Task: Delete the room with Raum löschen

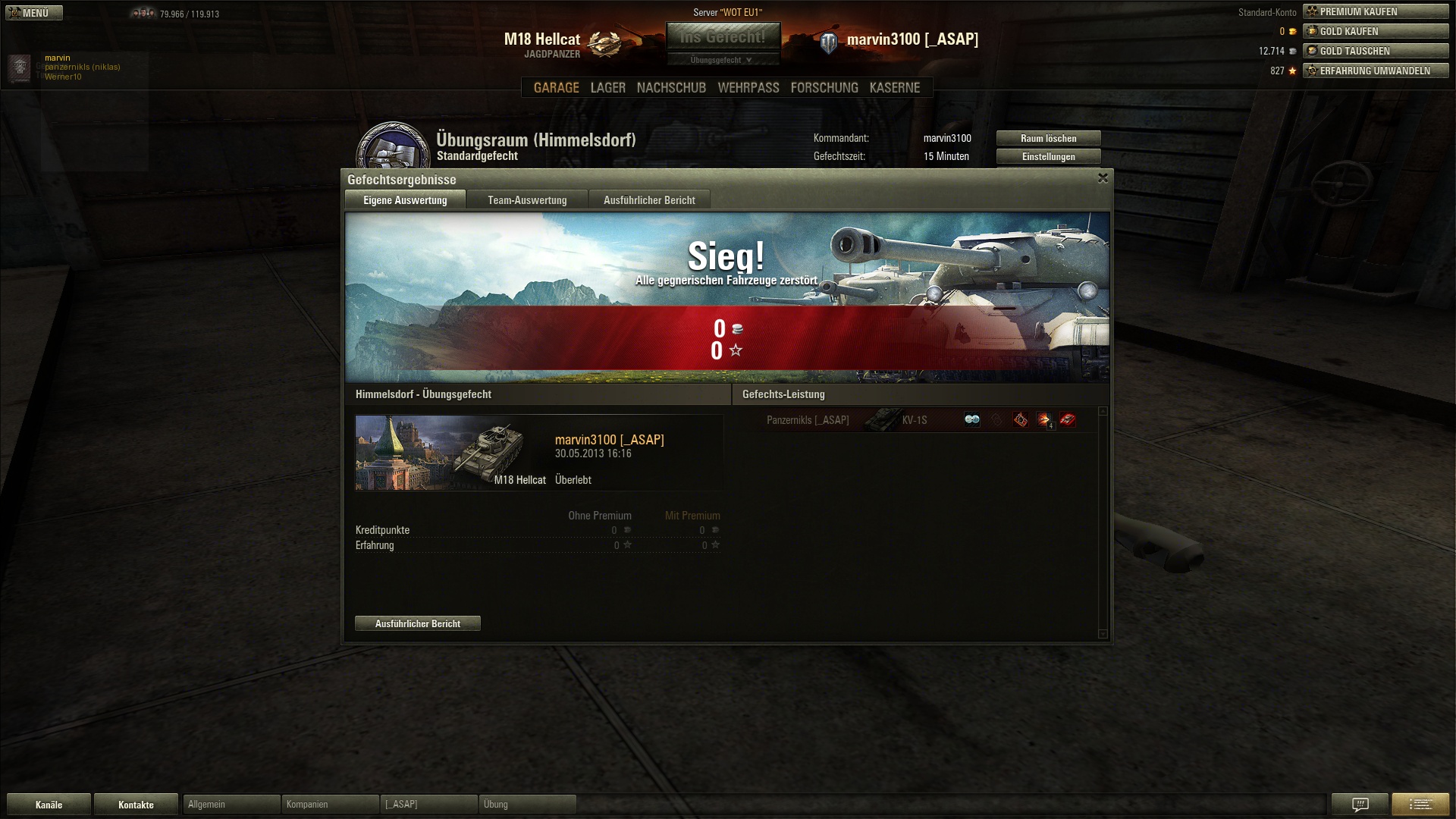Action: pyautogui.click(x=1048, y=138)
